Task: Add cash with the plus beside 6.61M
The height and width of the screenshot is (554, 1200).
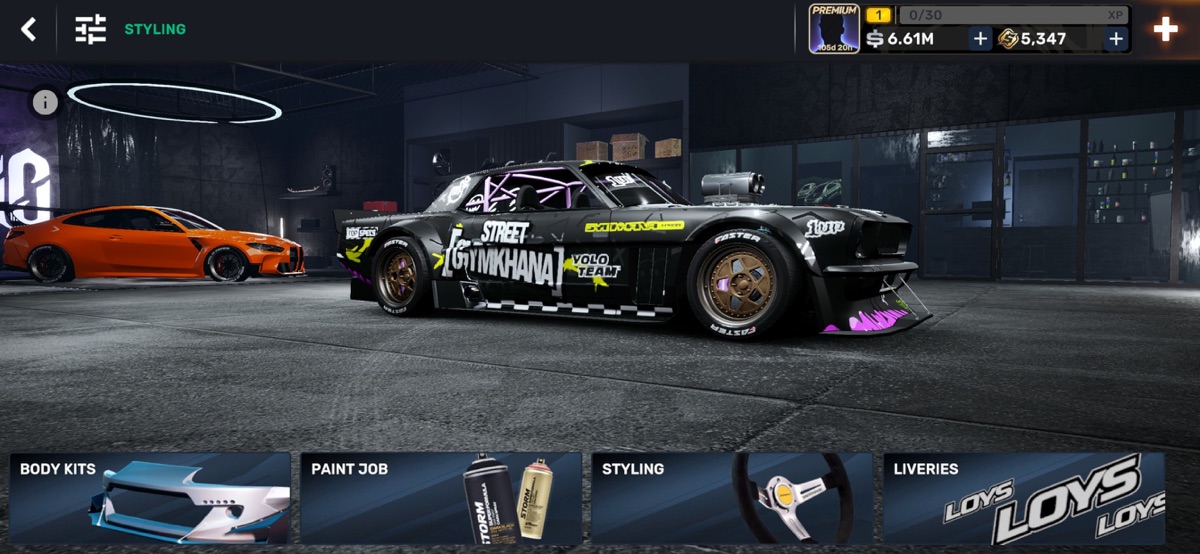Action: point(980,39)
